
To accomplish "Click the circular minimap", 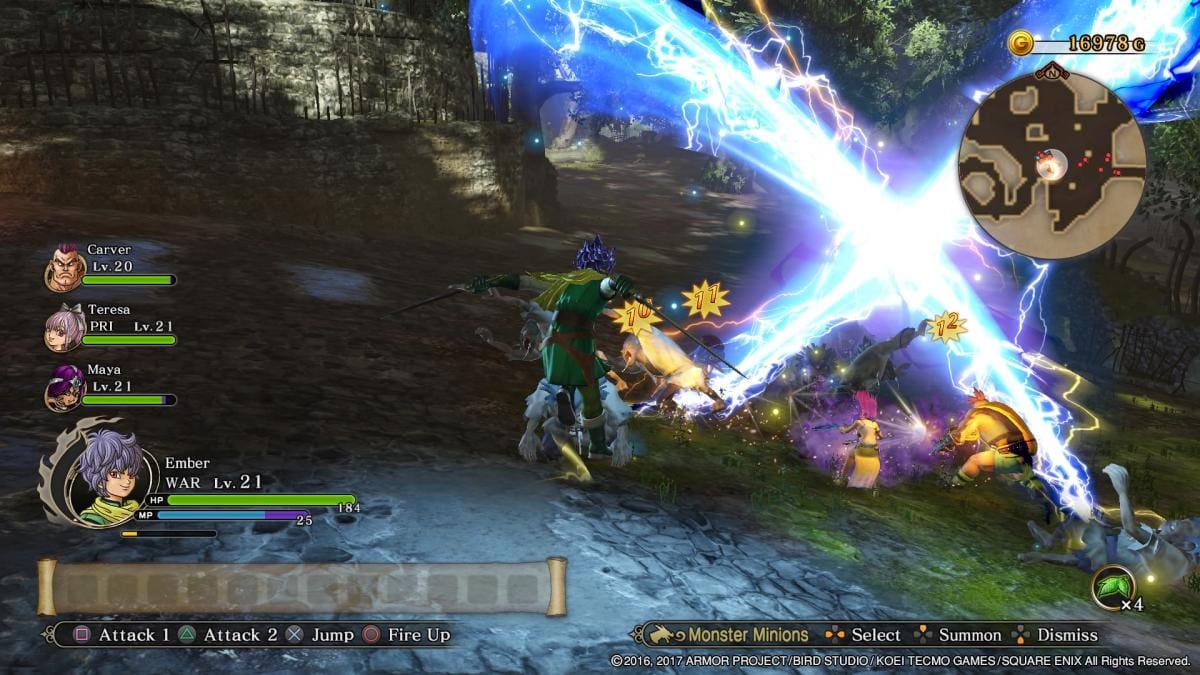I will (x=1051, y=166).
